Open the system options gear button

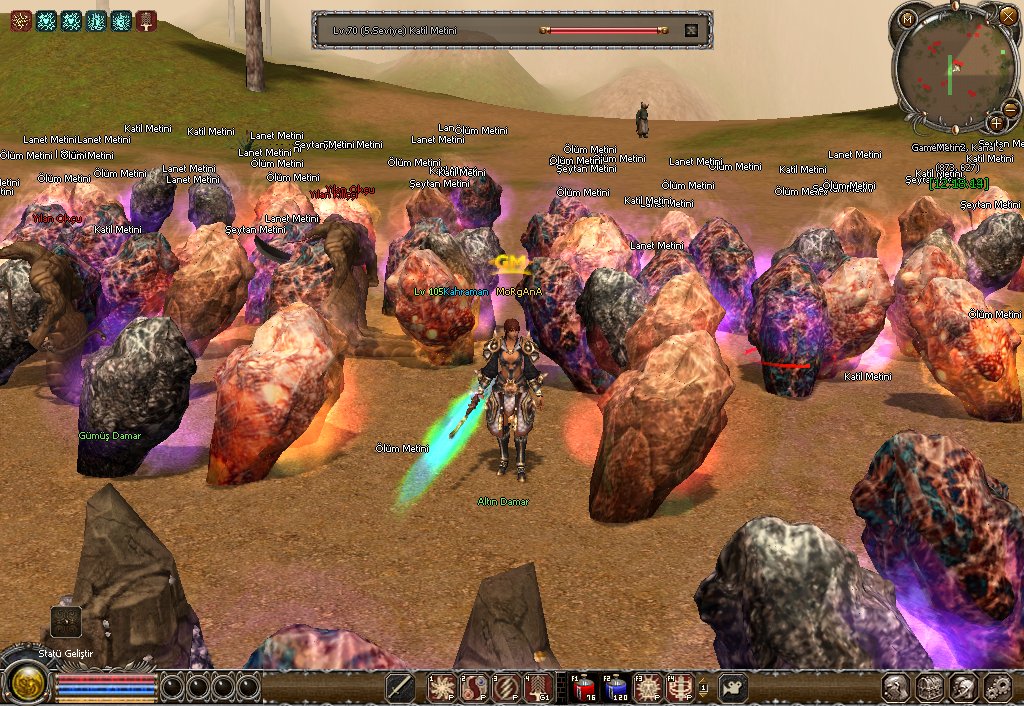[998, 687]
